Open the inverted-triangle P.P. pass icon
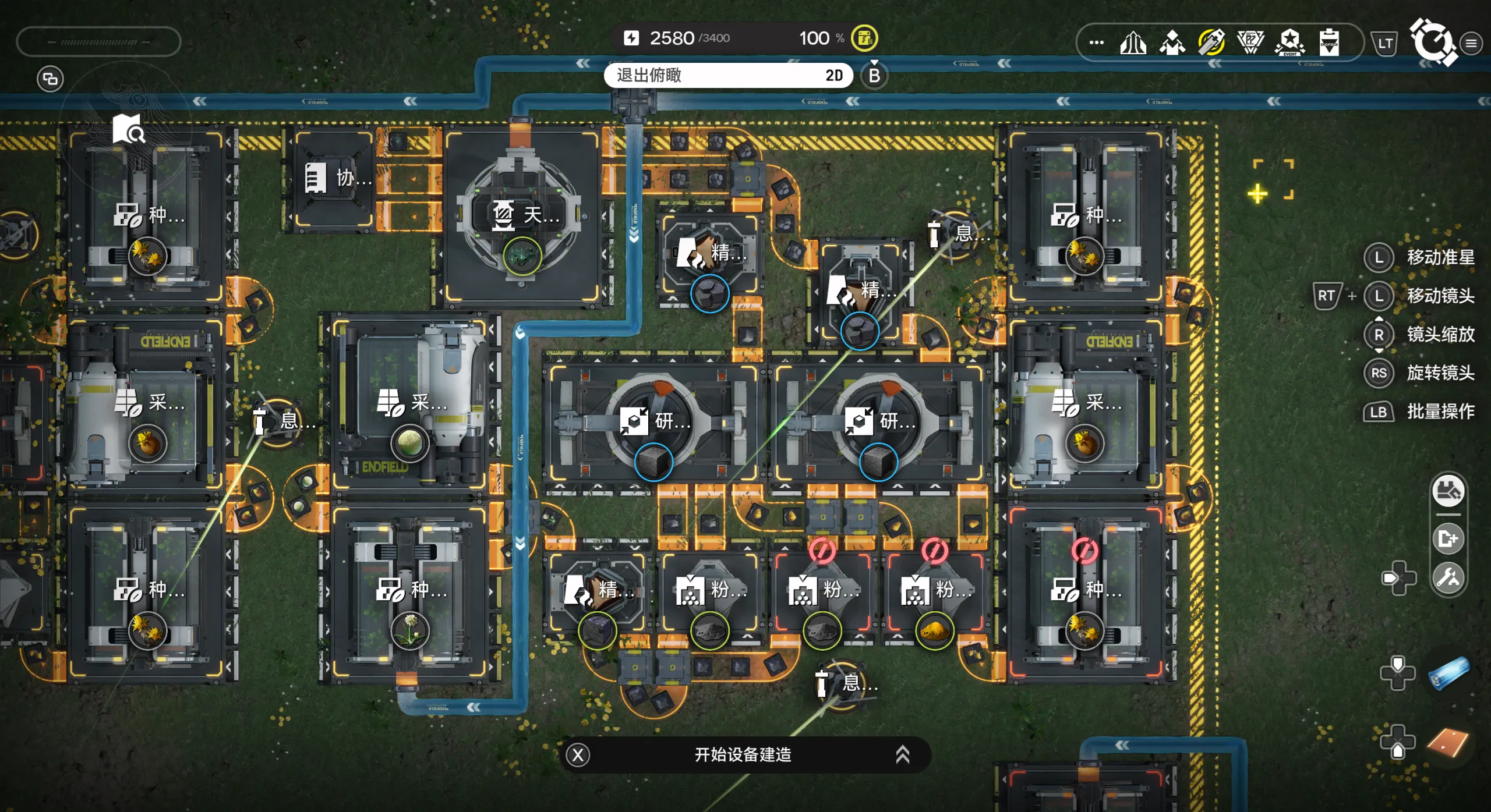Image resolution: width=1491 pixels, height=812 pixels. (x=1250, y=42)
